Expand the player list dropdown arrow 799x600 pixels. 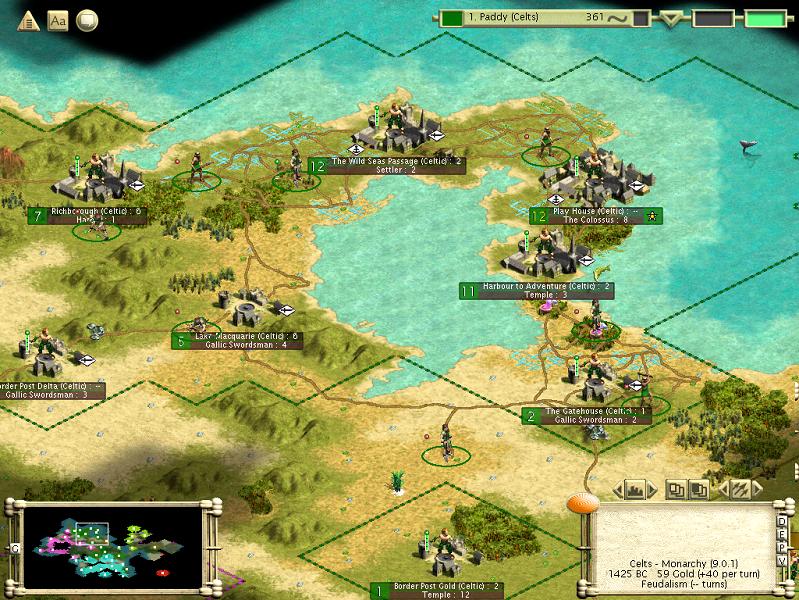point(671,18)
